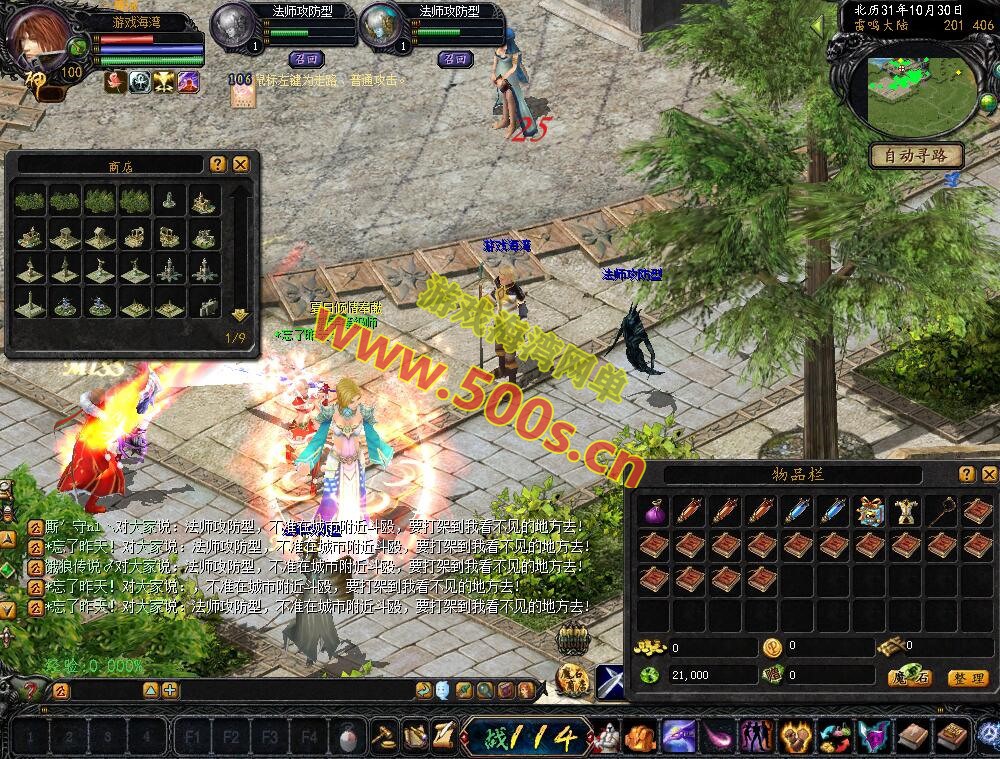Close the 商店 shop window
Screen dimensions: 1000x759
click(x=241, y=164)
